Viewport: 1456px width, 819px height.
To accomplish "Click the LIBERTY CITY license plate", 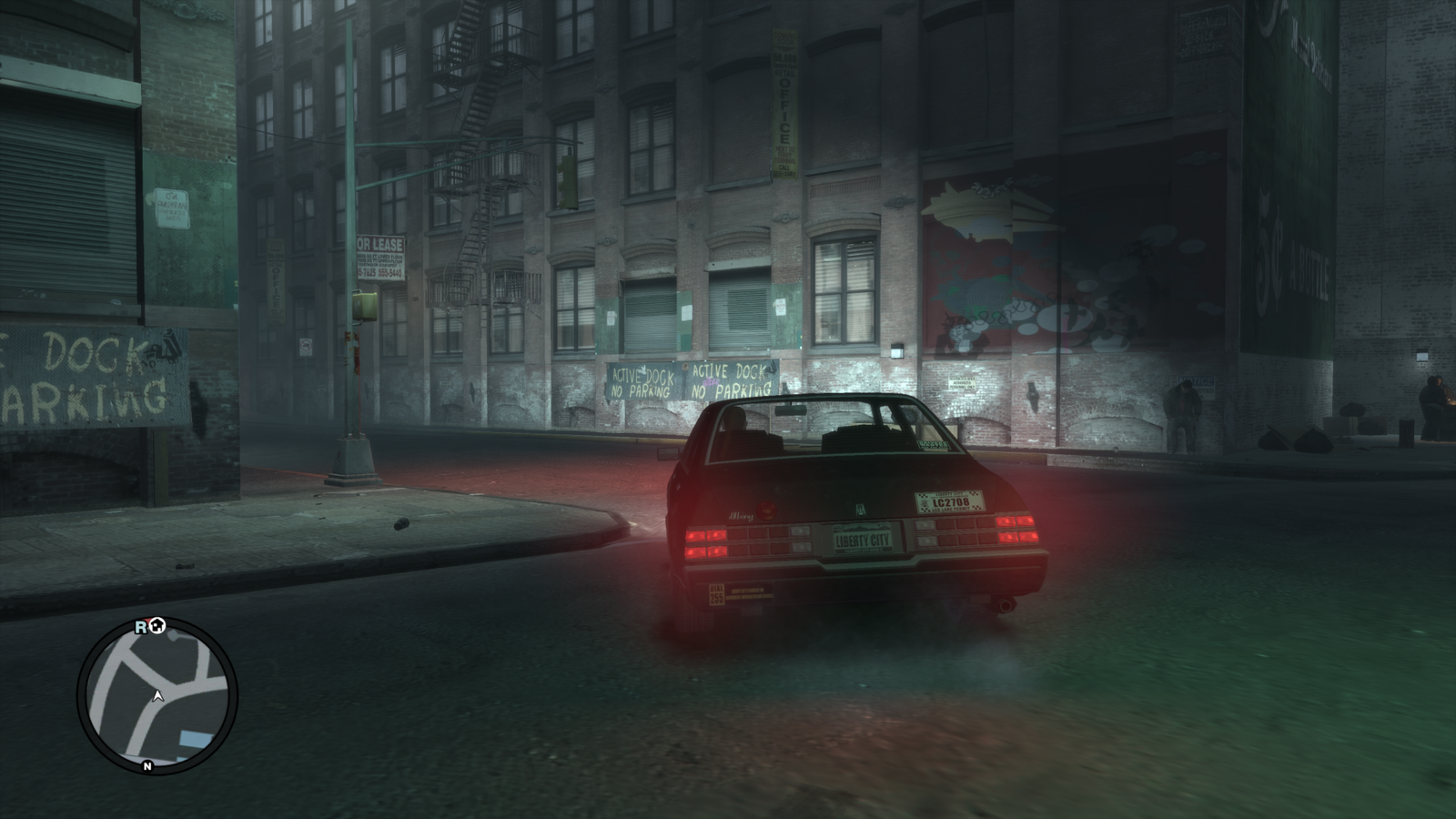I will [863, 540].
